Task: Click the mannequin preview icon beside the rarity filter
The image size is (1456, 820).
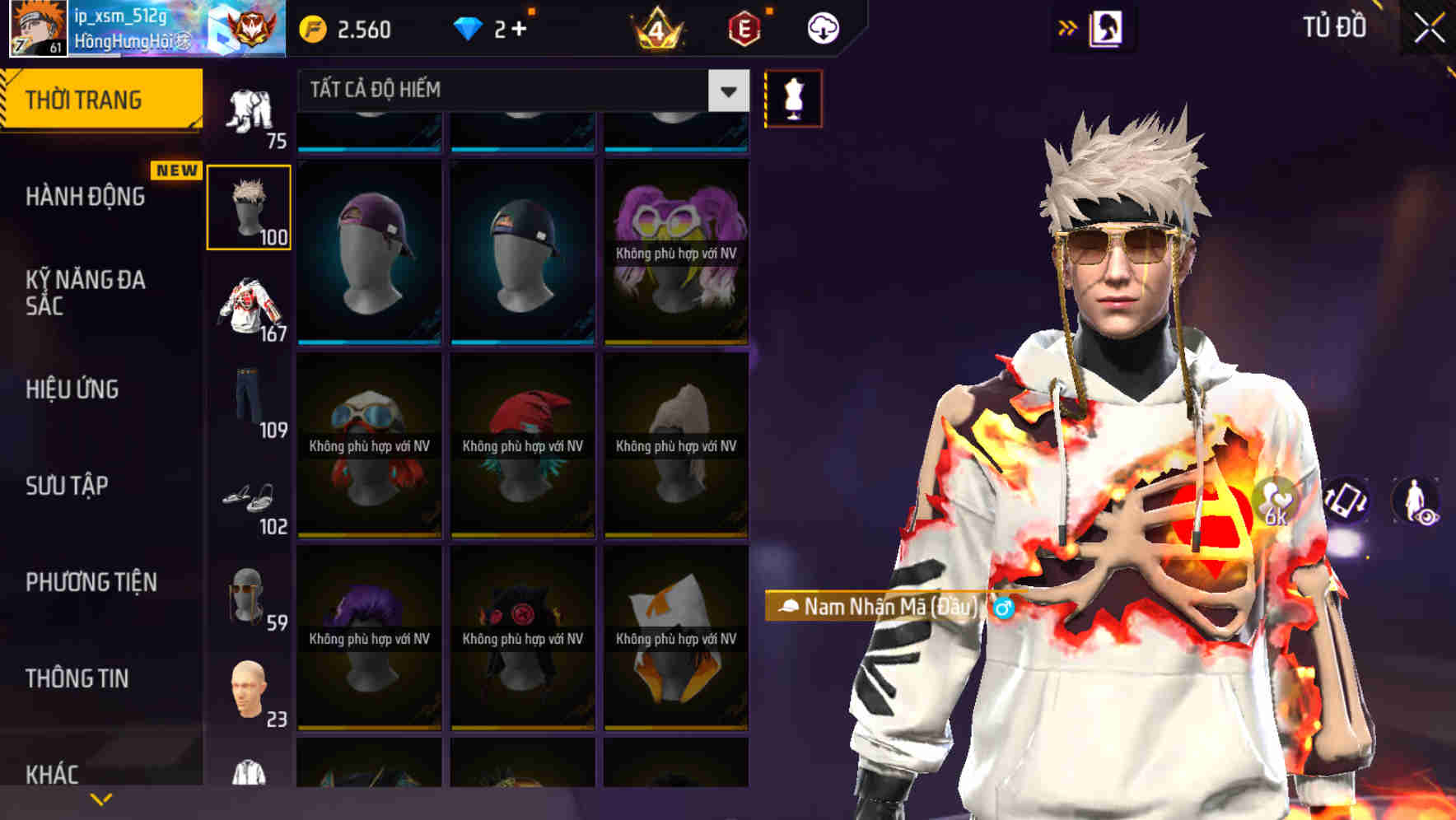Action: (x=792, y=97)
